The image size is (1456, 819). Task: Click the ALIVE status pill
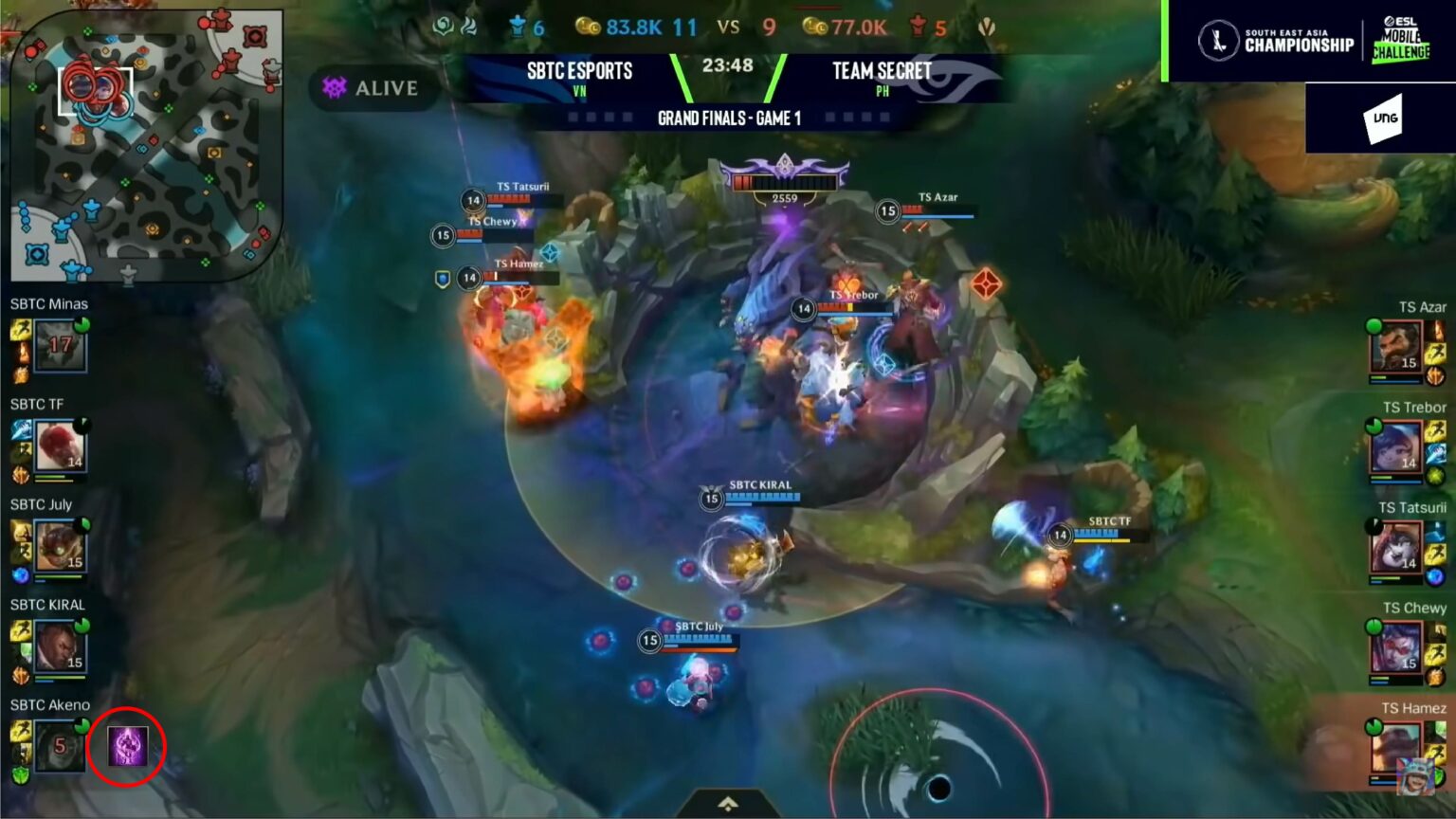(x=374, y=88)
